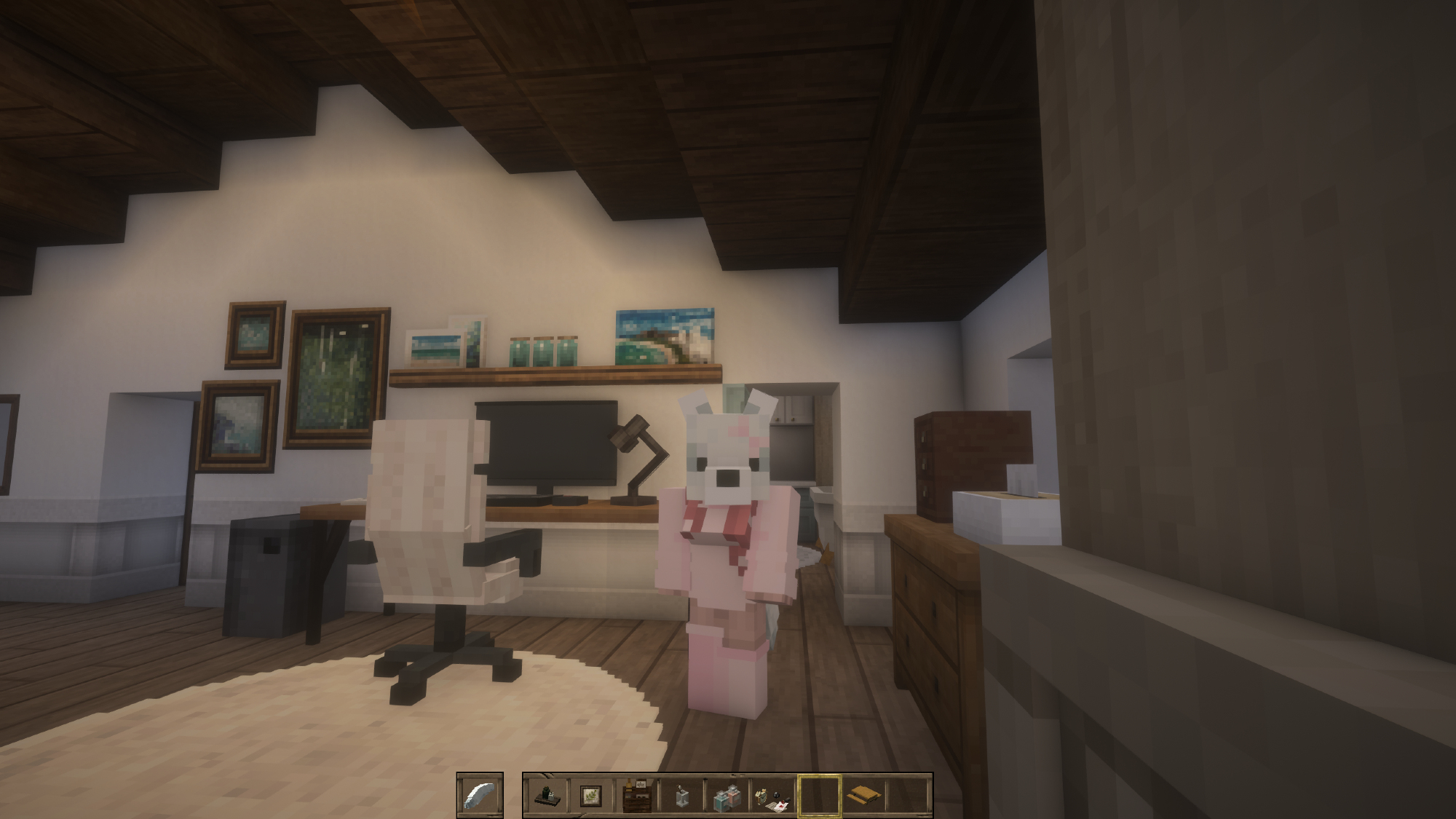Select the wooden dresser hotbar slot
This screenshot has width=1456, height=819.
pos(636,795)
